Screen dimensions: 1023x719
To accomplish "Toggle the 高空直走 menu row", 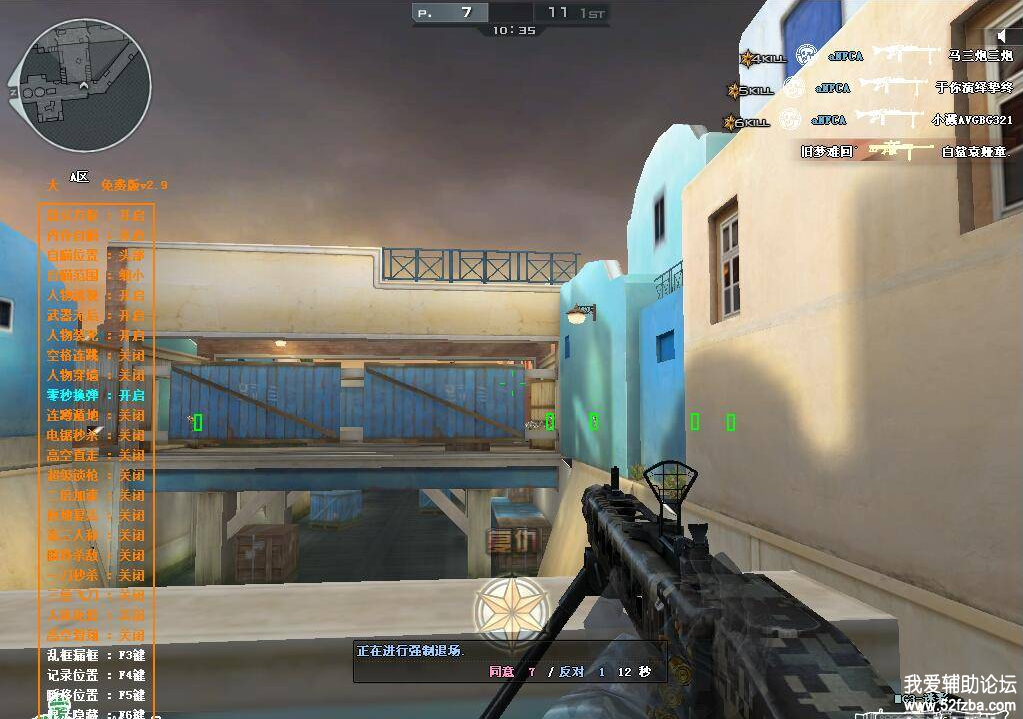I will click(96, 455).
